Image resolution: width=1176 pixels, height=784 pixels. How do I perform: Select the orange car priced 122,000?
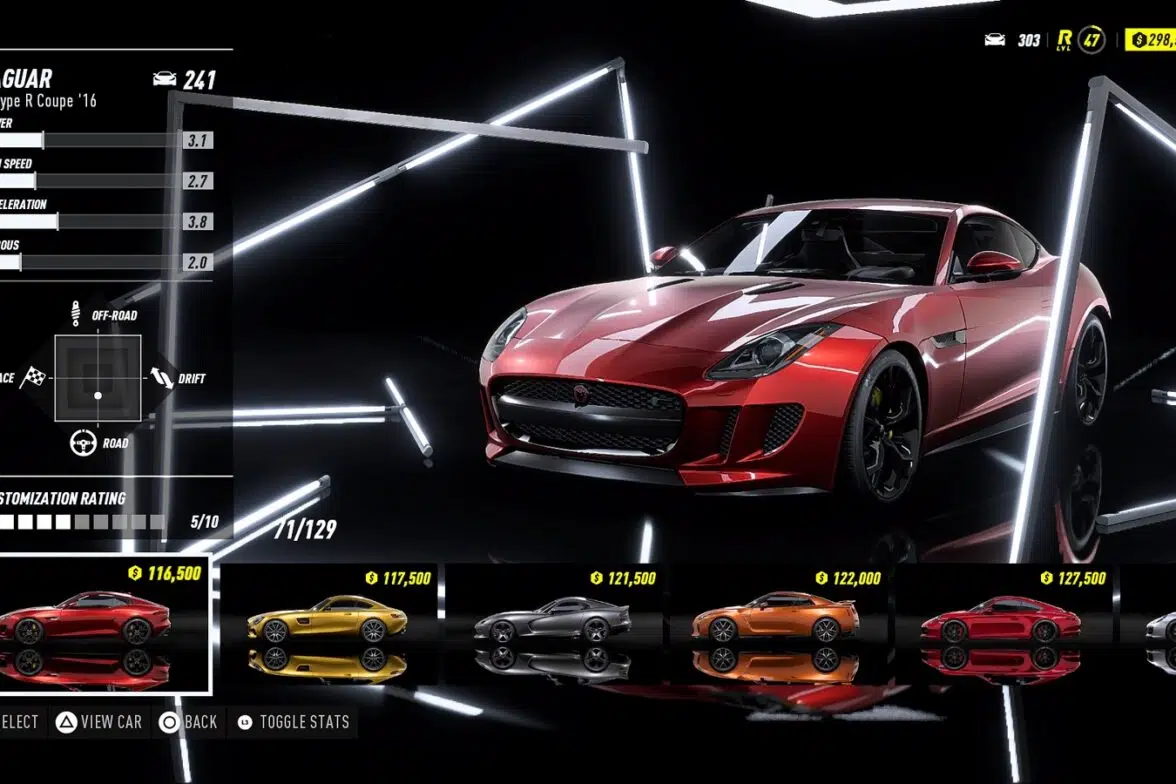[x=777, y=618]
